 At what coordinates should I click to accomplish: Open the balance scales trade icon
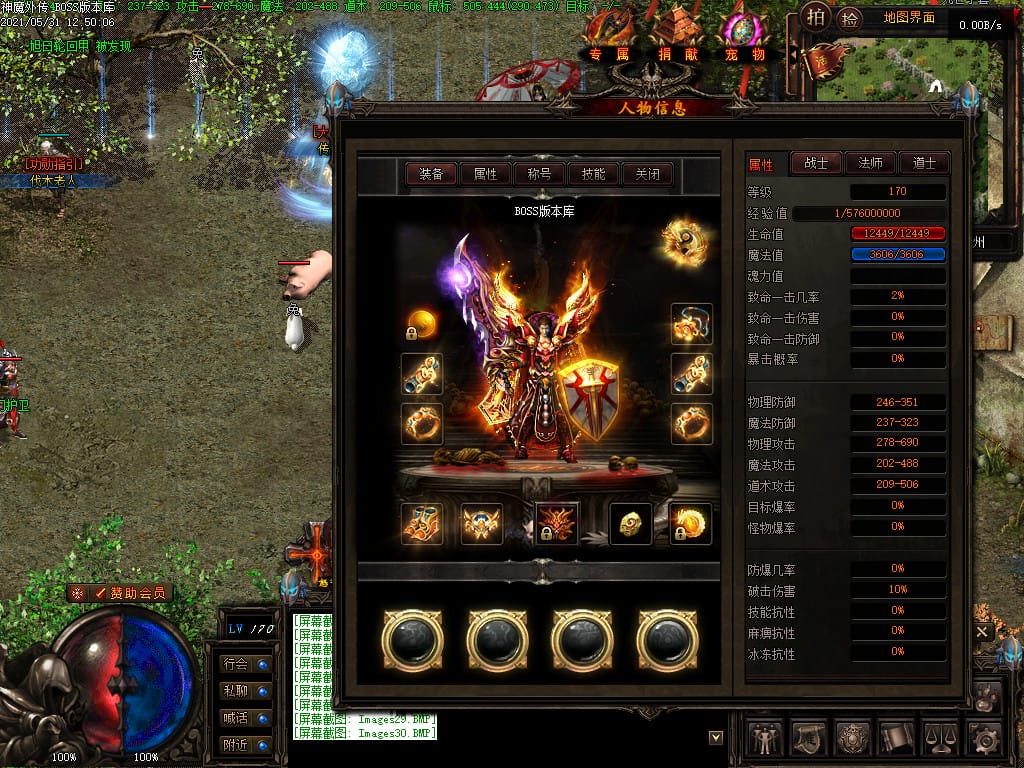coord(941,739)
